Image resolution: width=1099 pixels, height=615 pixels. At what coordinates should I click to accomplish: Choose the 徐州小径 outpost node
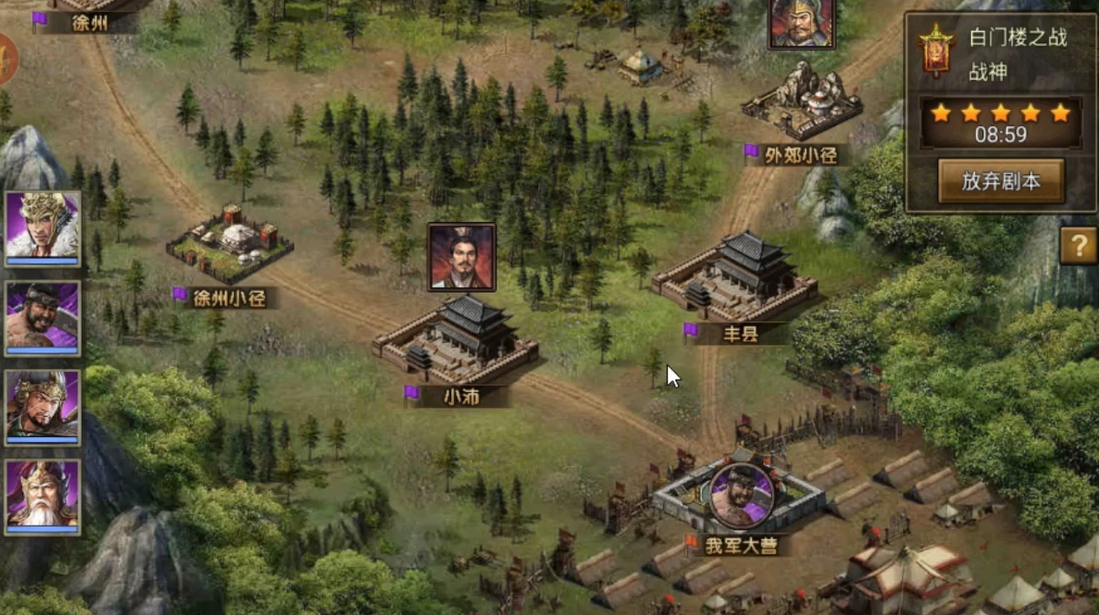[230, 245]
